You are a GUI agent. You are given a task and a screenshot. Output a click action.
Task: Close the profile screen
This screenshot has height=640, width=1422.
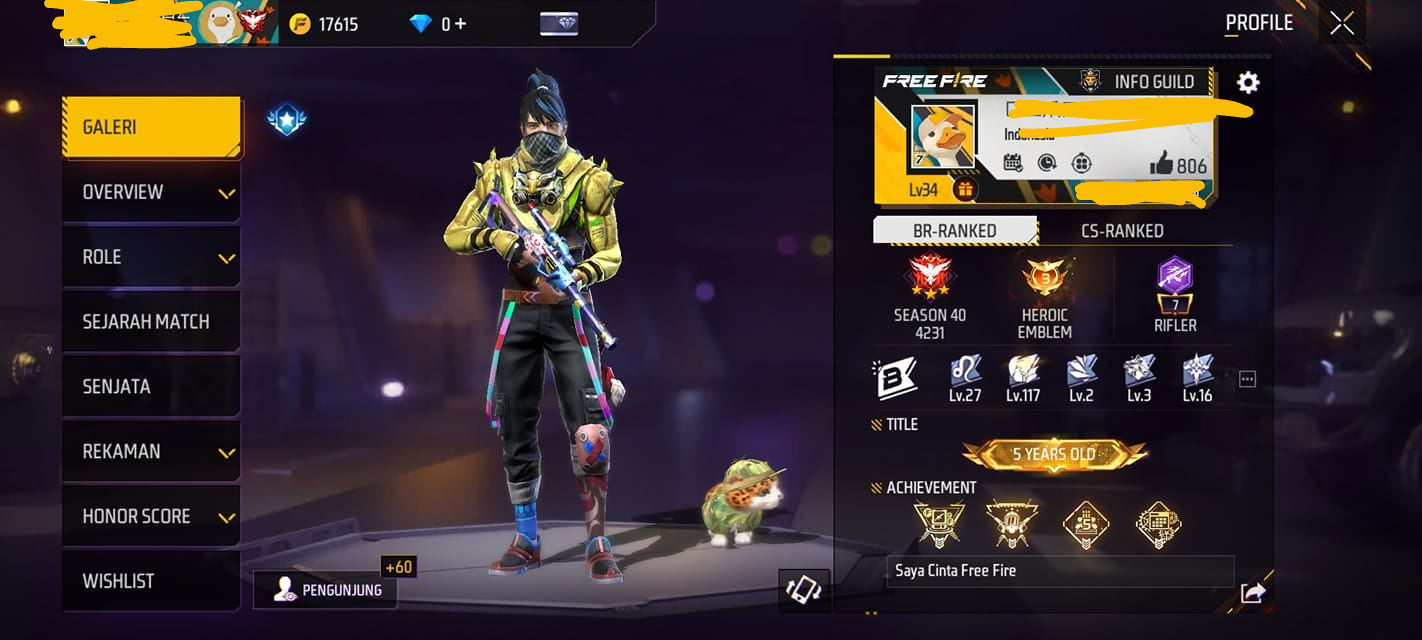[1342, 23]
